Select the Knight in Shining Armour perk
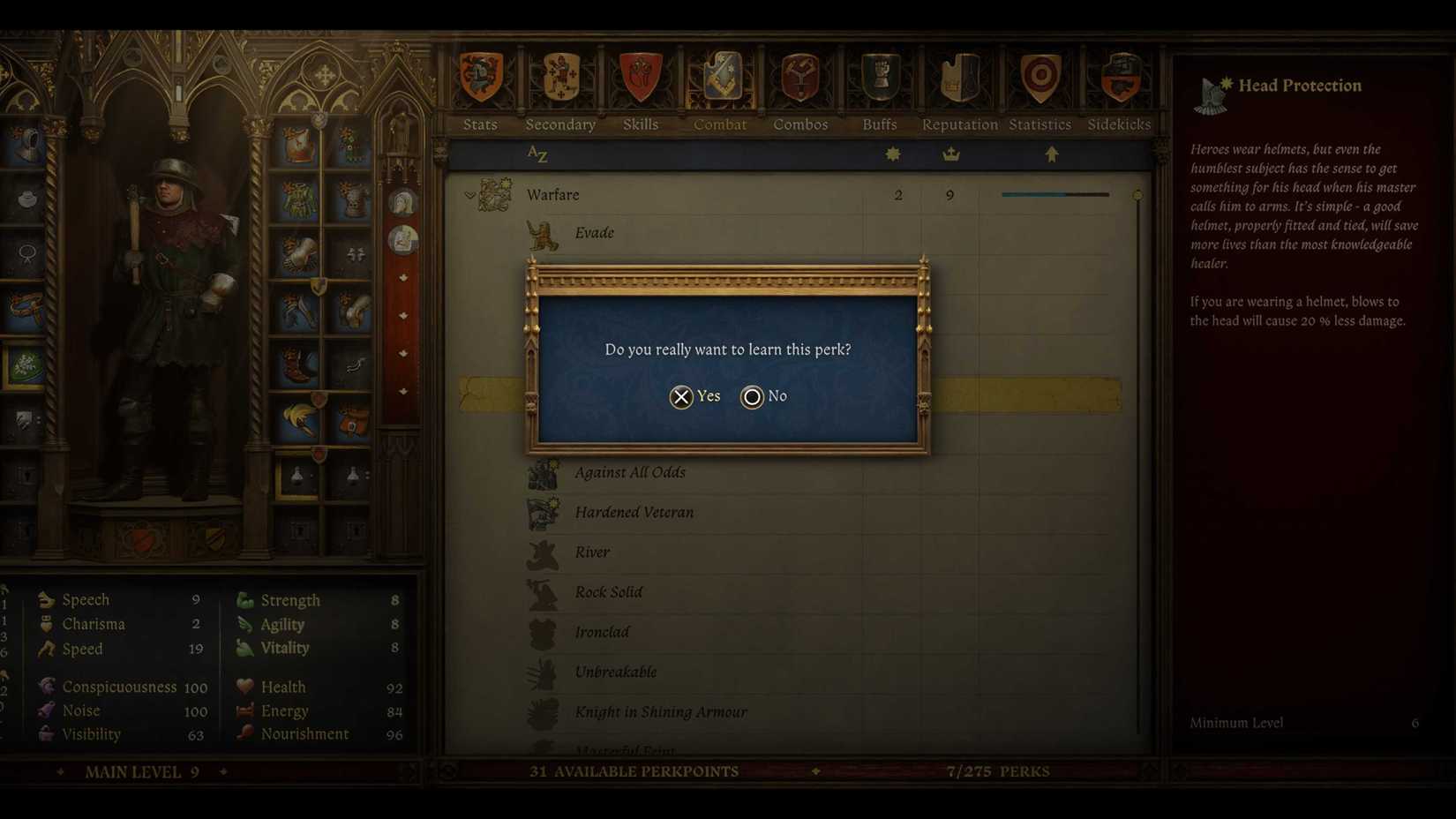Screen dimensions: 1456x819 [661, 711]
